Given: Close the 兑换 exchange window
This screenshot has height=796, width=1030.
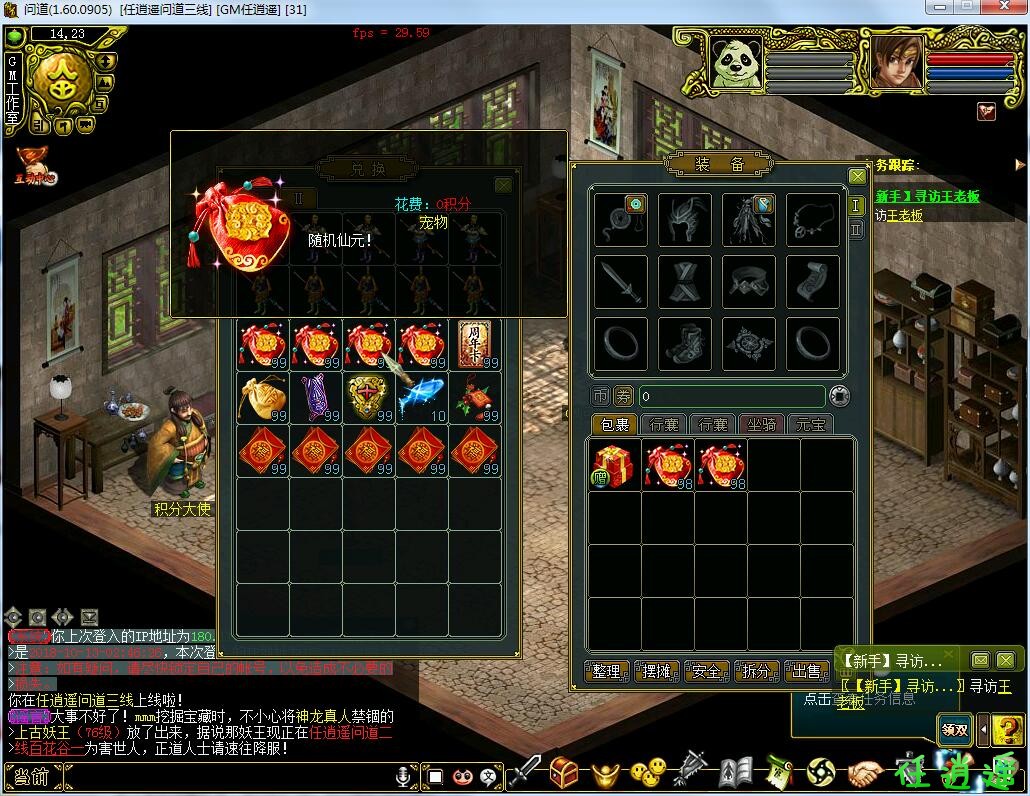Looking at the screenshot, I should pos(504,185).
